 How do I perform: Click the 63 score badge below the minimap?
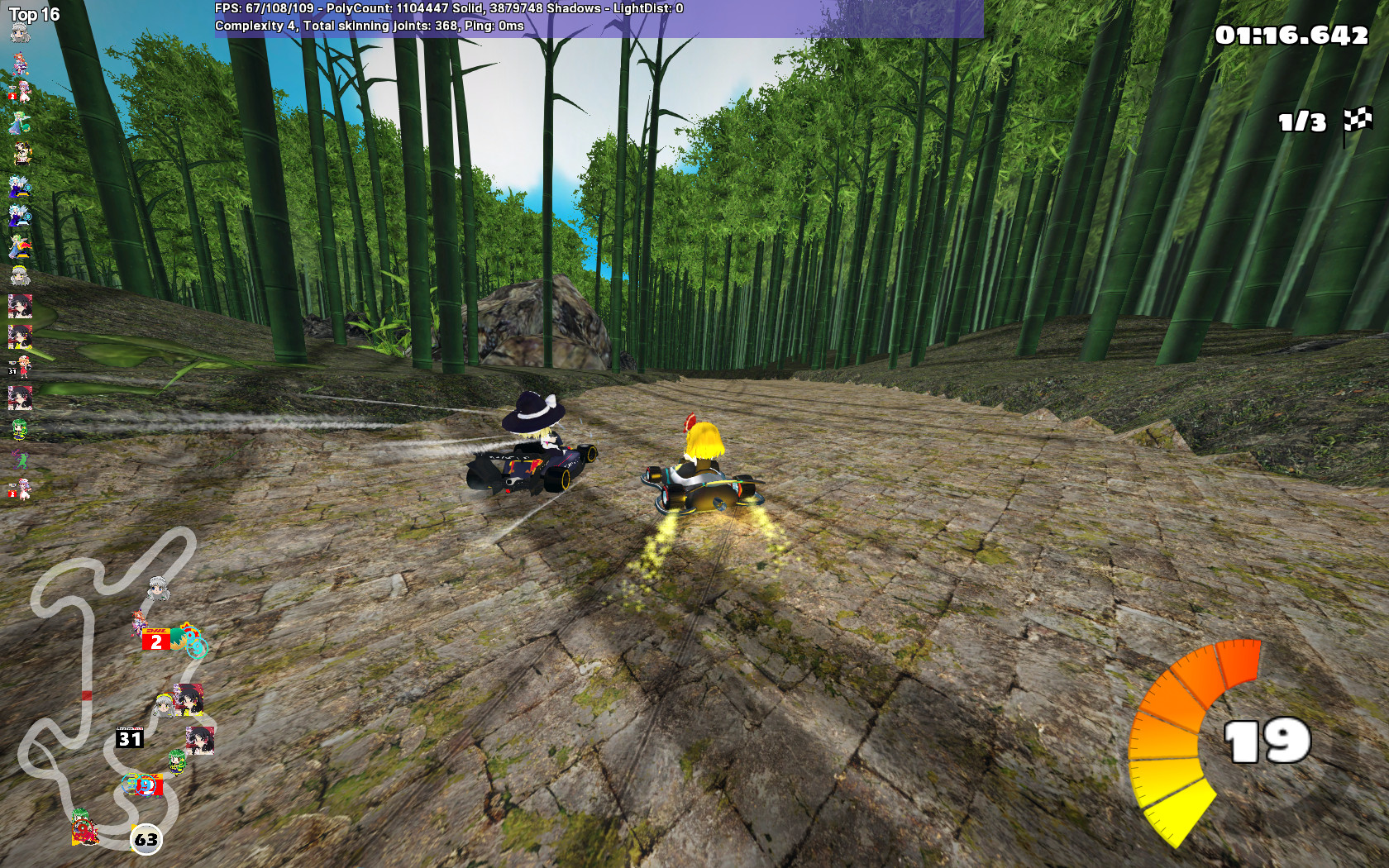coord(146,840)
